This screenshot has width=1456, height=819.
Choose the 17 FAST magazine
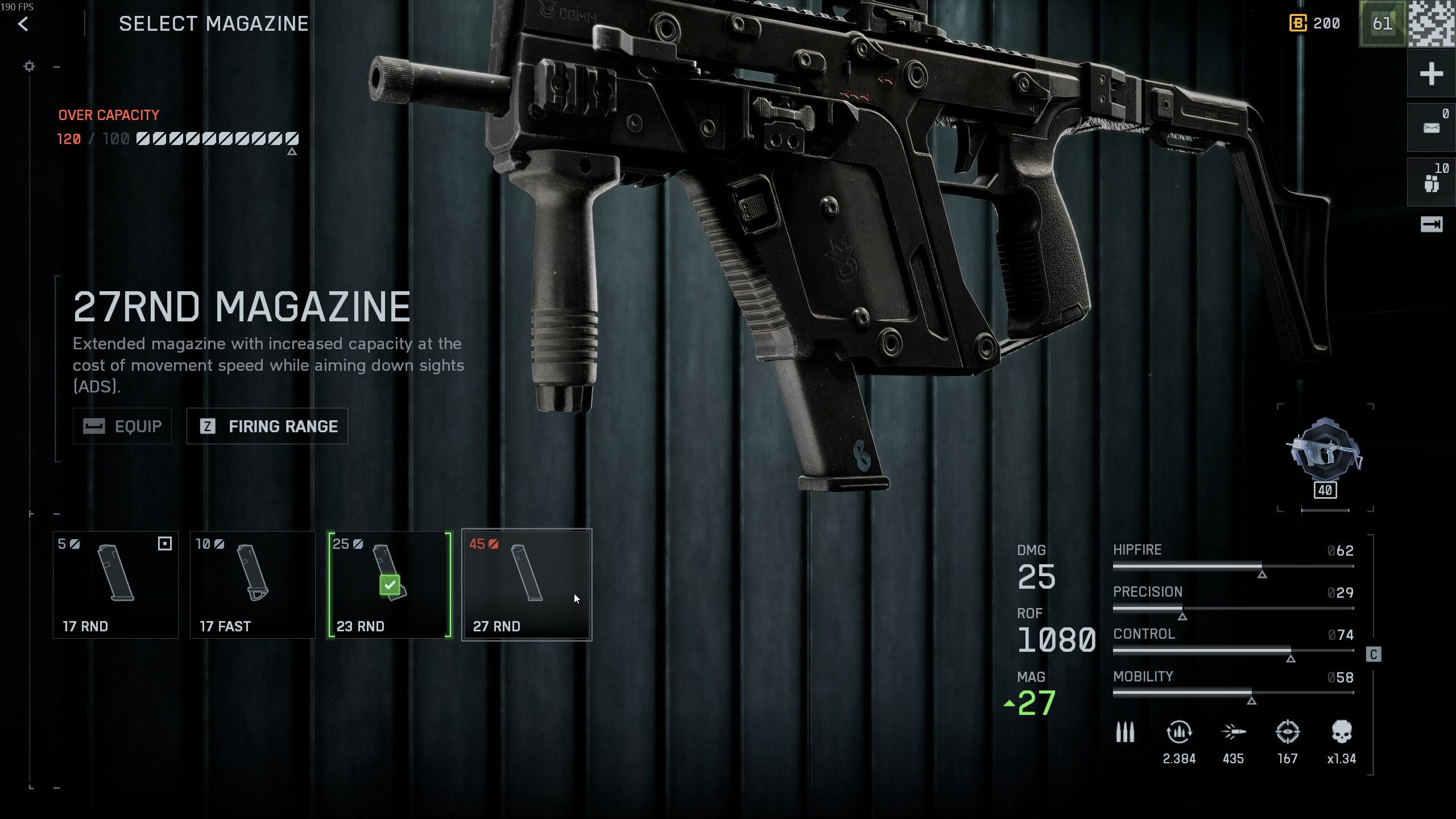[x=253, y=585]
